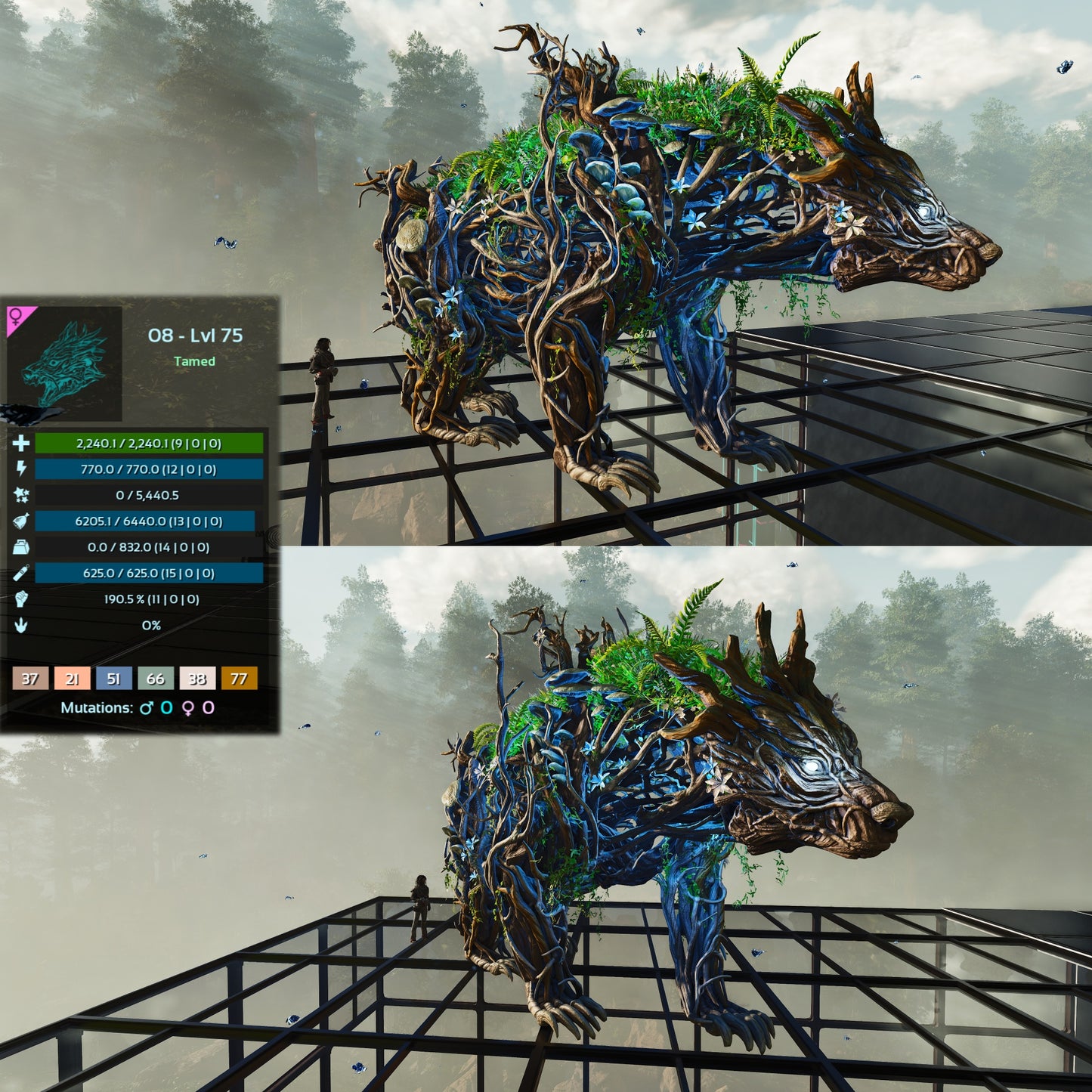The image size is (1092, 1092).
Task: Choose the orange color swatch numbered 77
Action: [x=239, y=679]
